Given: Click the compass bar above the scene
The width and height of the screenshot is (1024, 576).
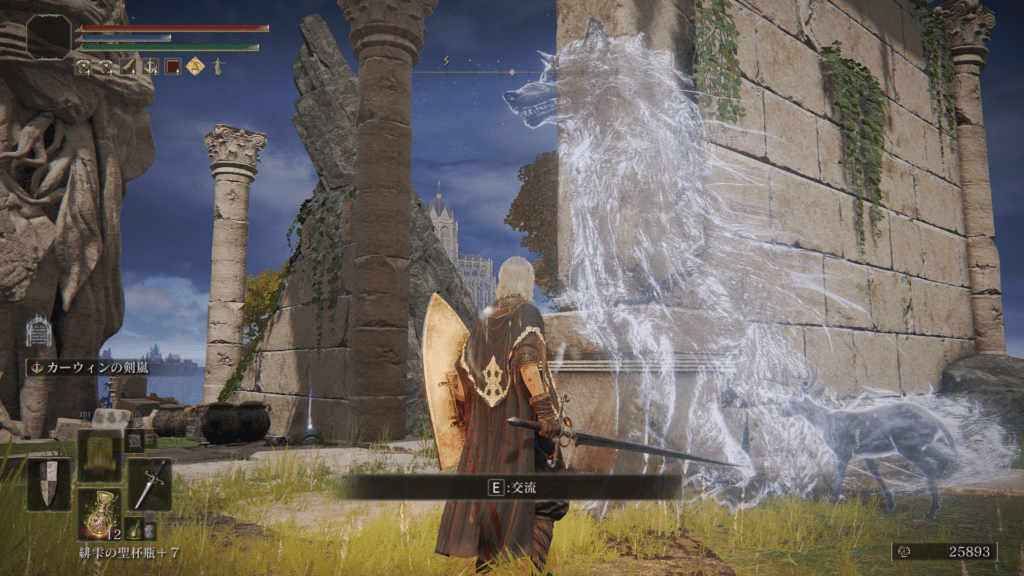Looking at the screenshot, I should coord(478,72).
